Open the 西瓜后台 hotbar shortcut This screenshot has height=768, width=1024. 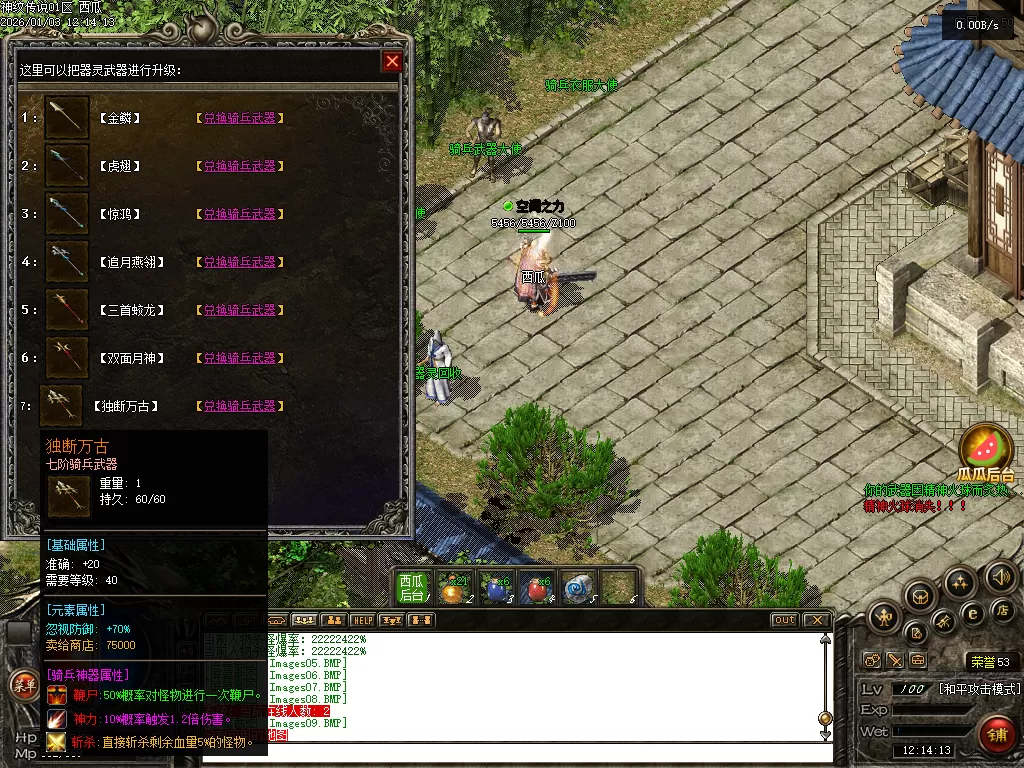[412, 588]
